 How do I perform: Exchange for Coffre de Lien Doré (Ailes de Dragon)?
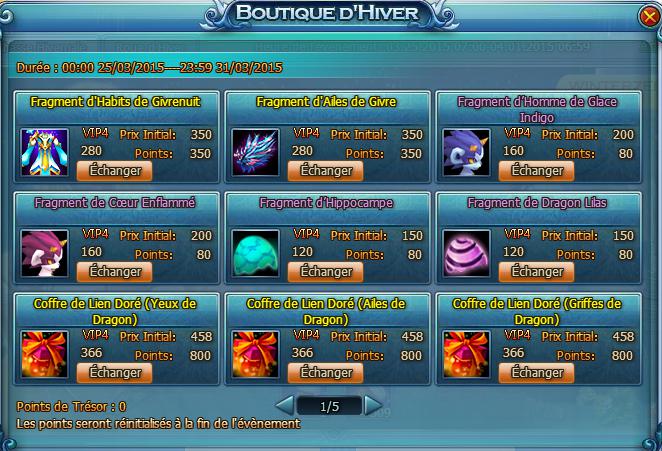327,373
